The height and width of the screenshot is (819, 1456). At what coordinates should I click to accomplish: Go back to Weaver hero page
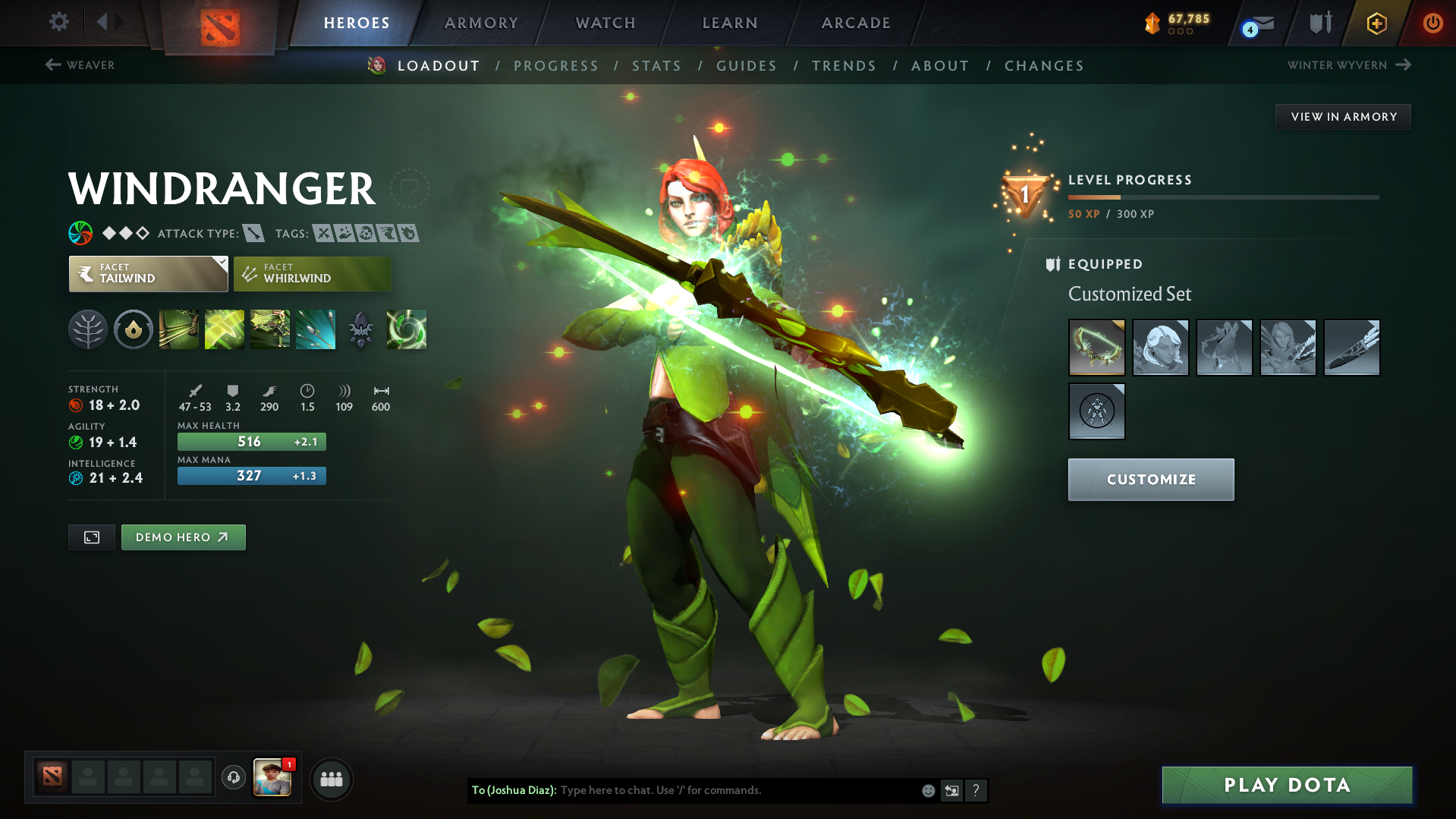(x=80, y=65)
